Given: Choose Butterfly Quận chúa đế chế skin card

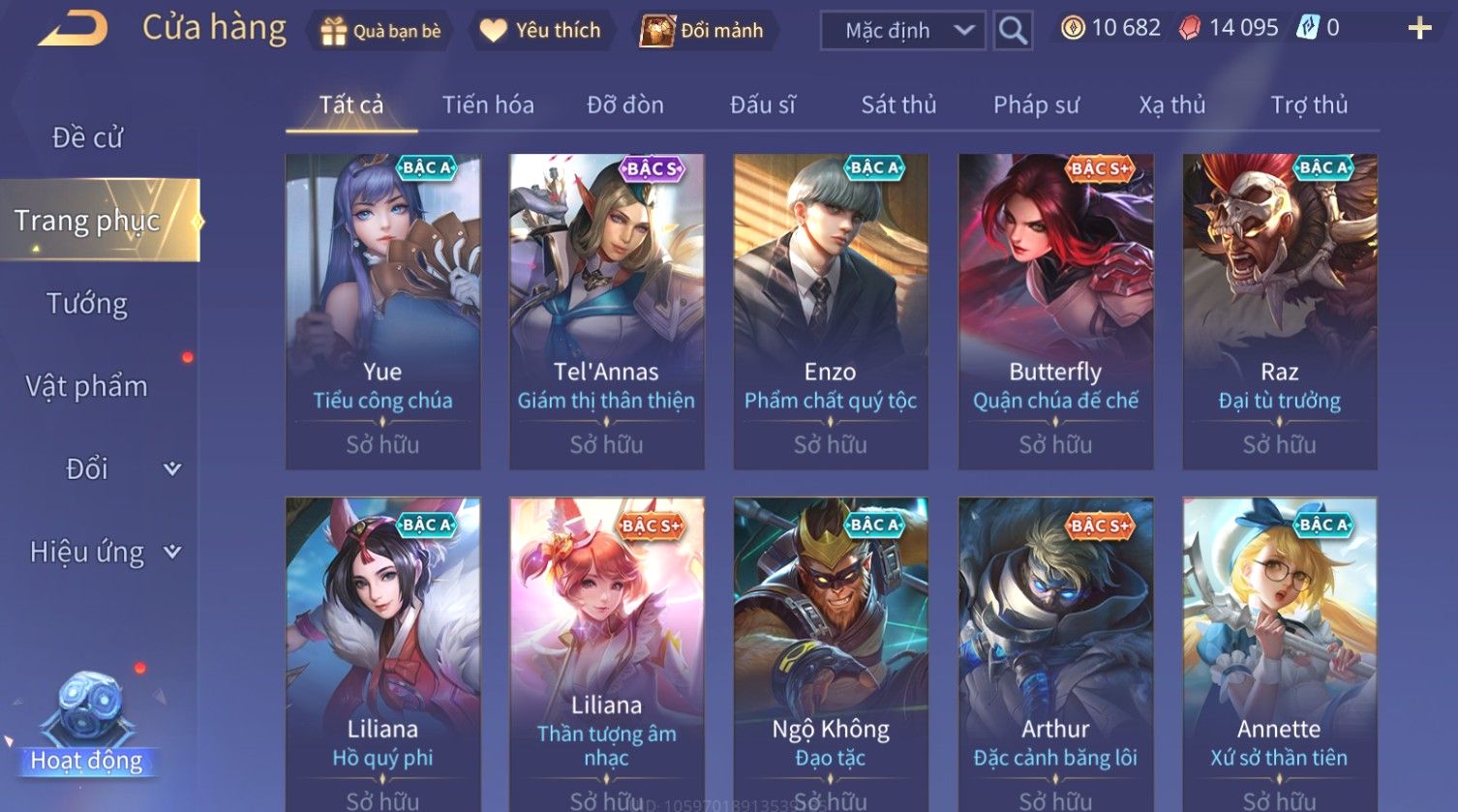Looking at the screenshot, I should (x=1055, y=312).
